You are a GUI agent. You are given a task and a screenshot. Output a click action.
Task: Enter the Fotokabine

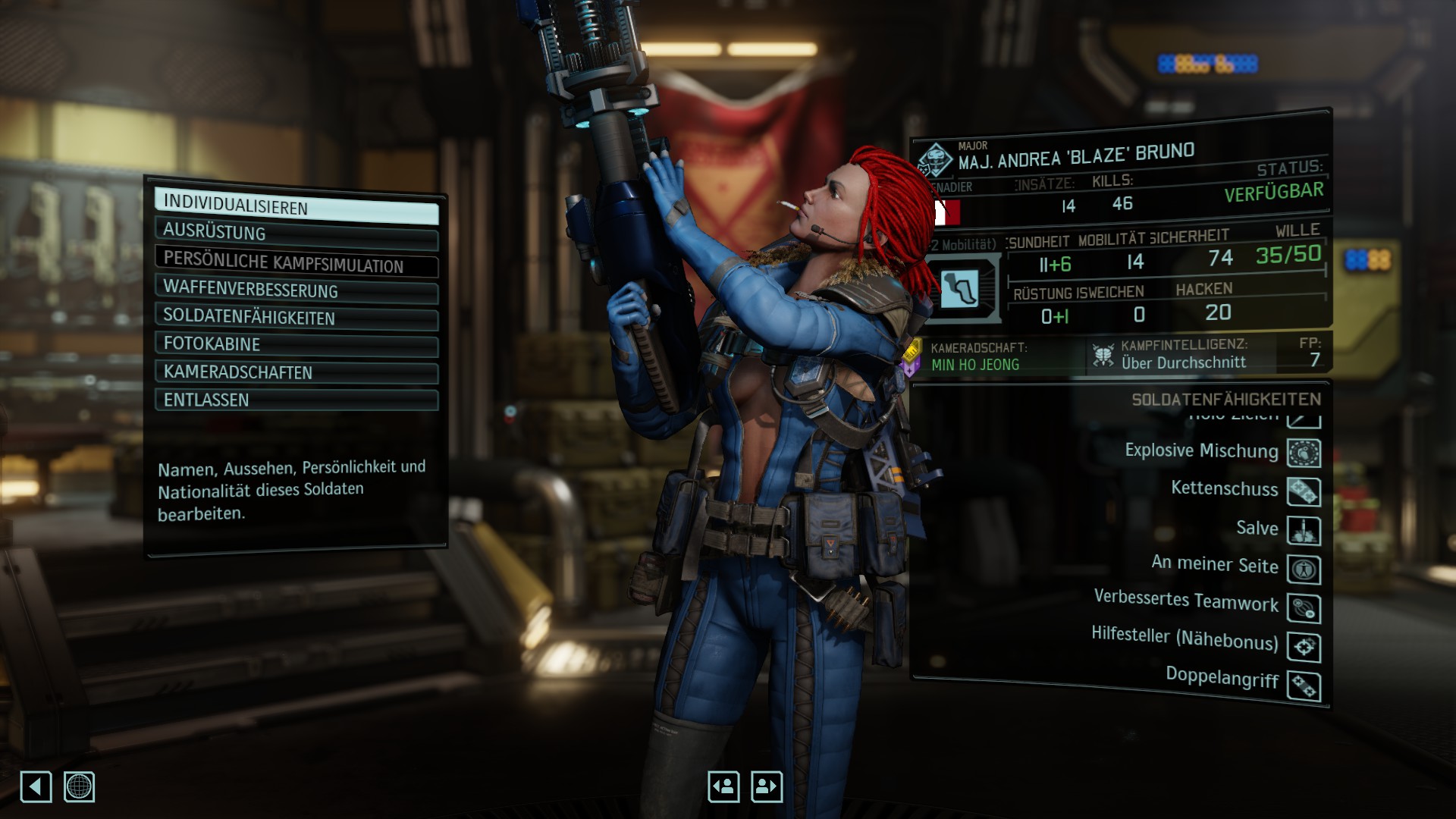click(296, 344)
